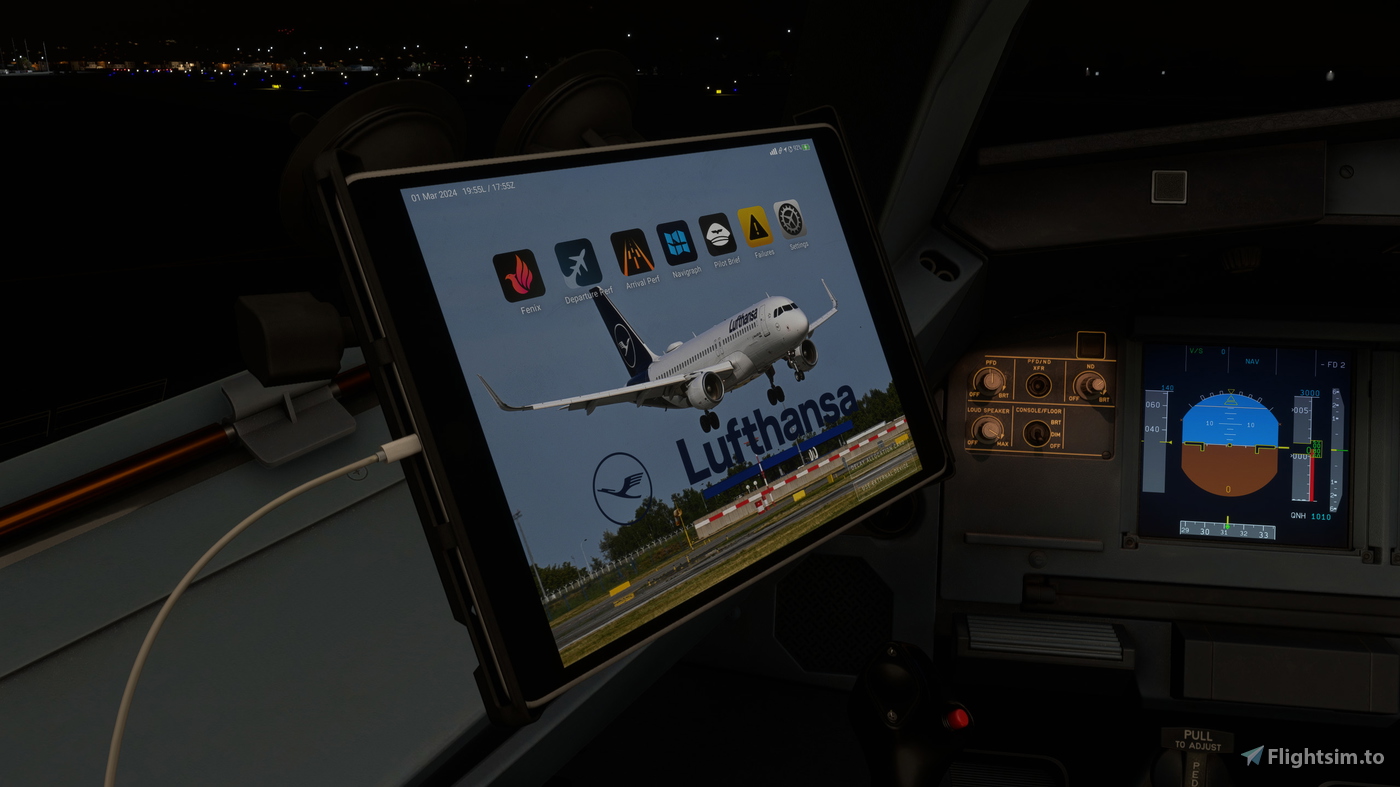Viewport: 1400px width, 787px height.
Task: Open Navigraph charts on the tablet
Action: pos(679,243)
